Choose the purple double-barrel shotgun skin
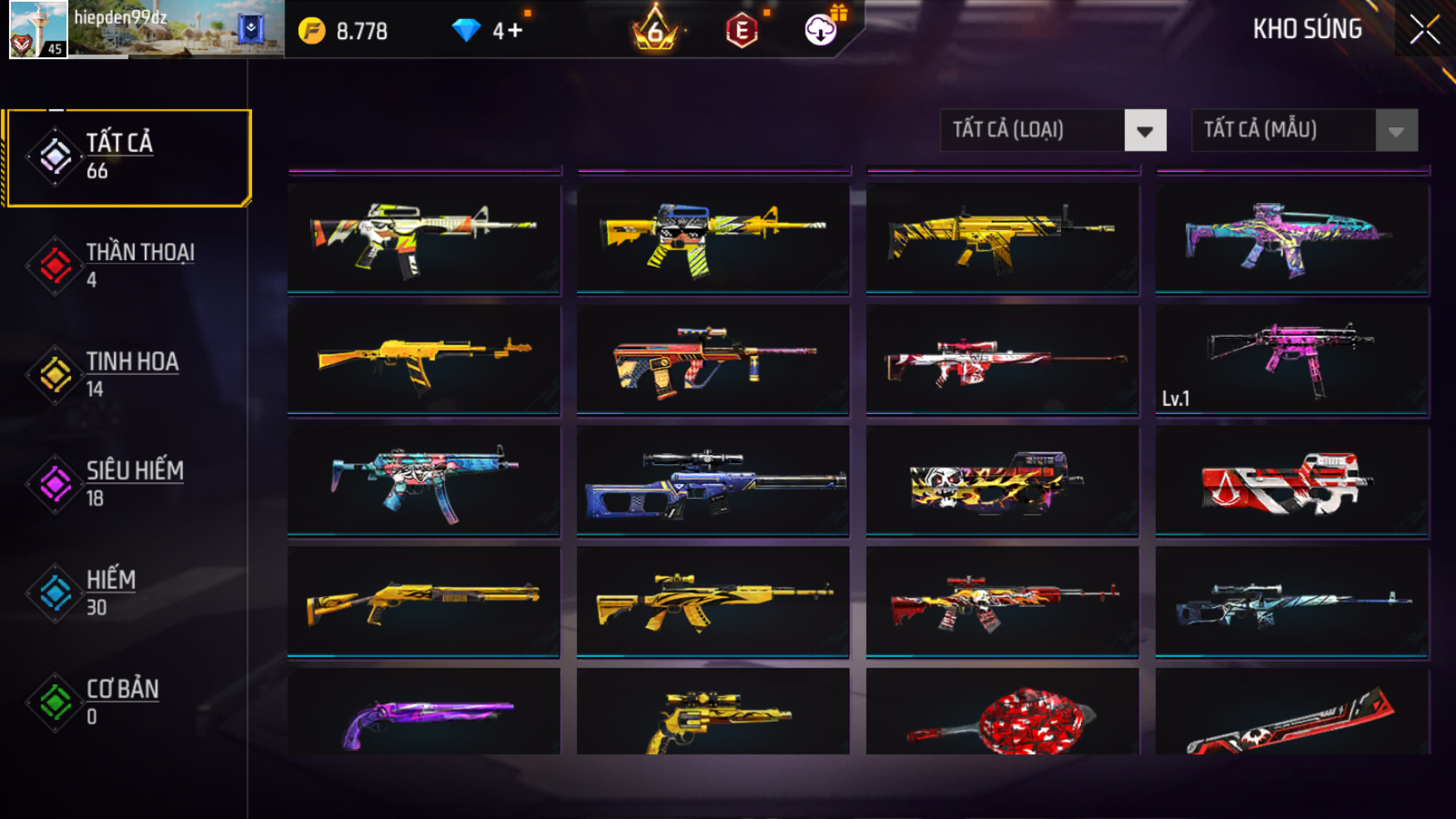 tap(423, 715)
